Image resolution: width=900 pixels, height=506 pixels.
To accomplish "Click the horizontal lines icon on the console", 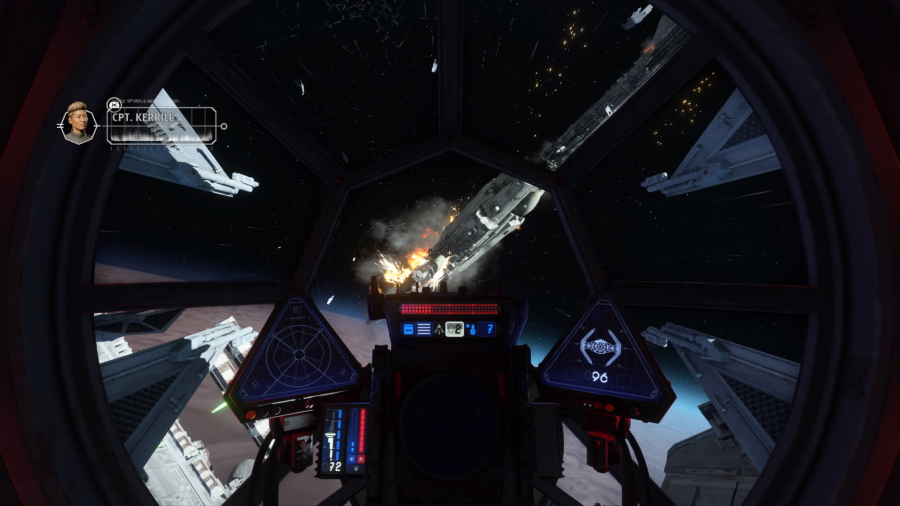I will (x=424, y=328).
